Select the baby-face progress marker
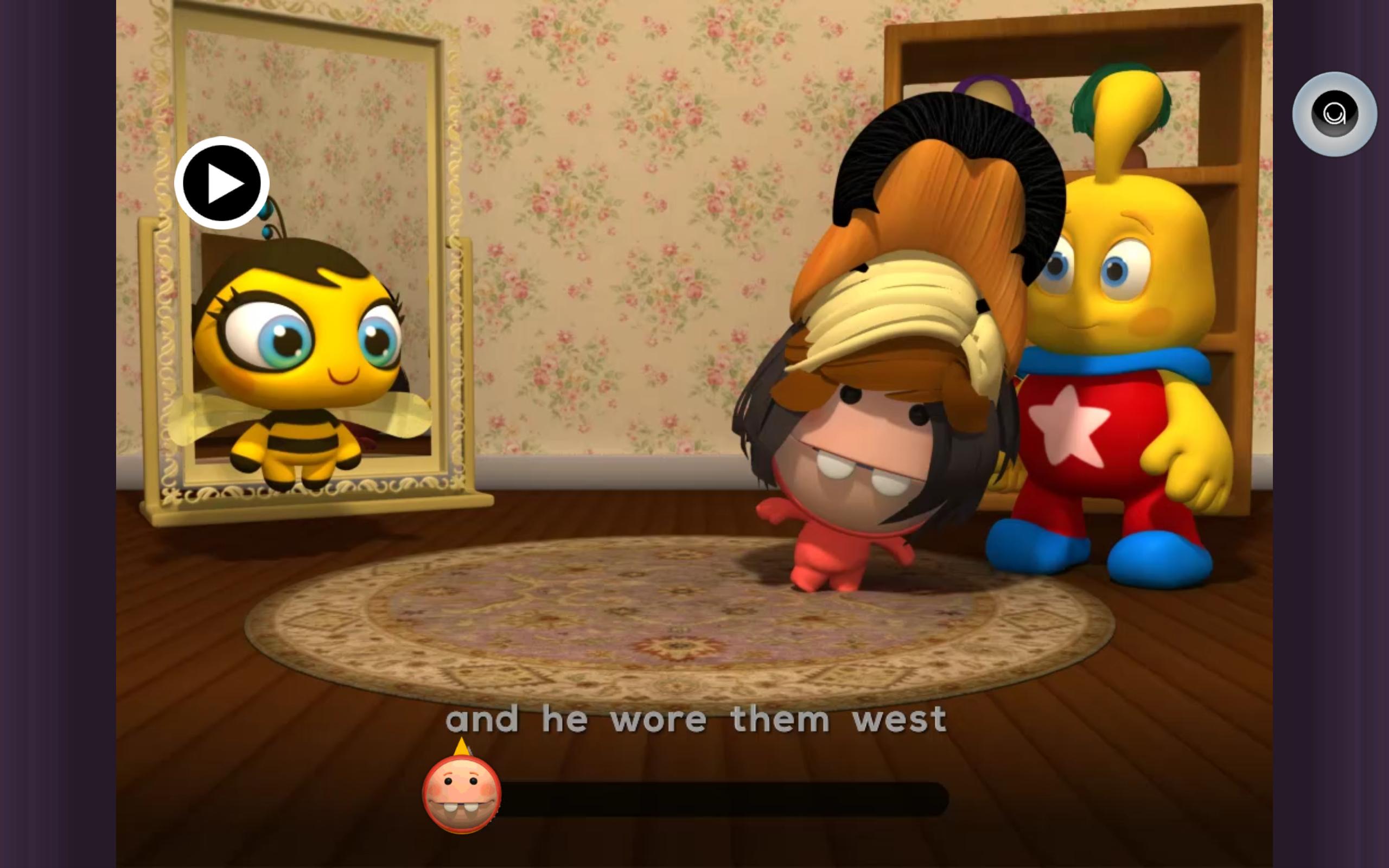This screenshot has width=1389, height=868. pyautogui.click(x=462, y=794)
